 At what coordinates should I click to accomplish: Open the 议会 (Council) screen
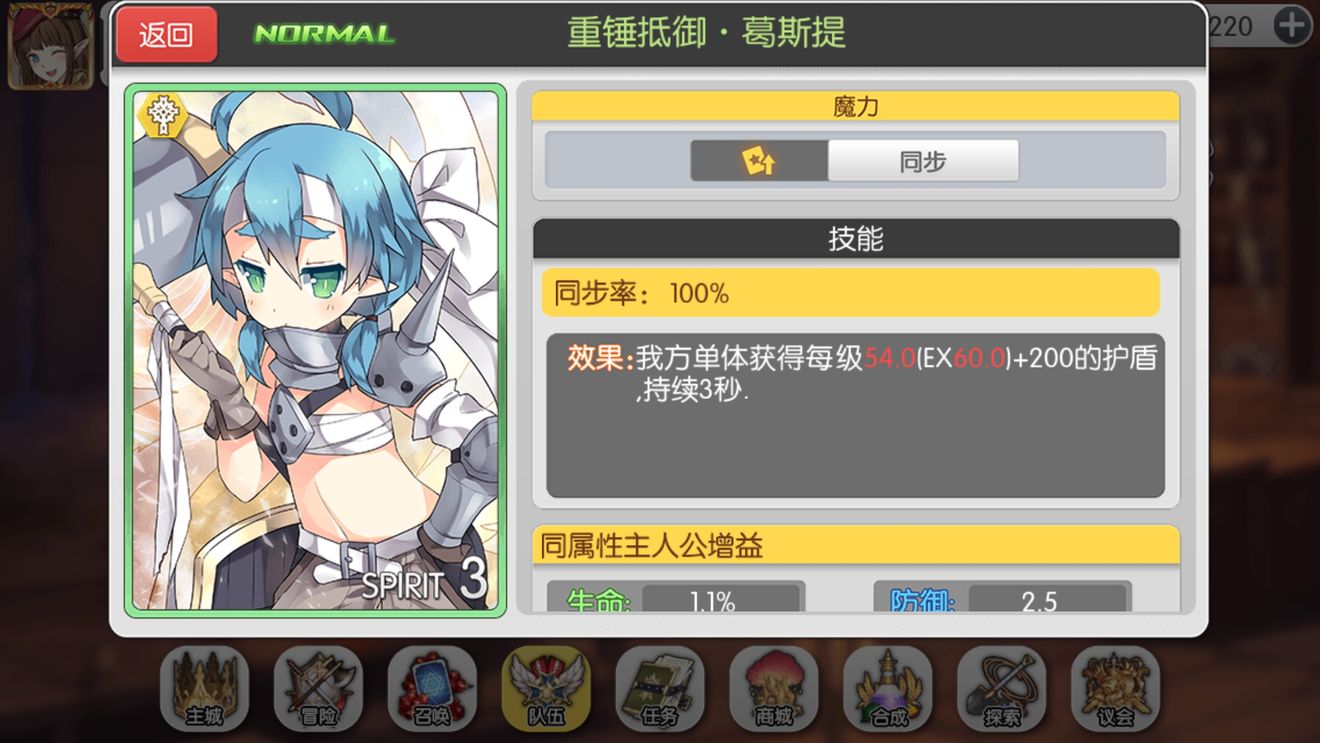click(x=1116, y=688)
